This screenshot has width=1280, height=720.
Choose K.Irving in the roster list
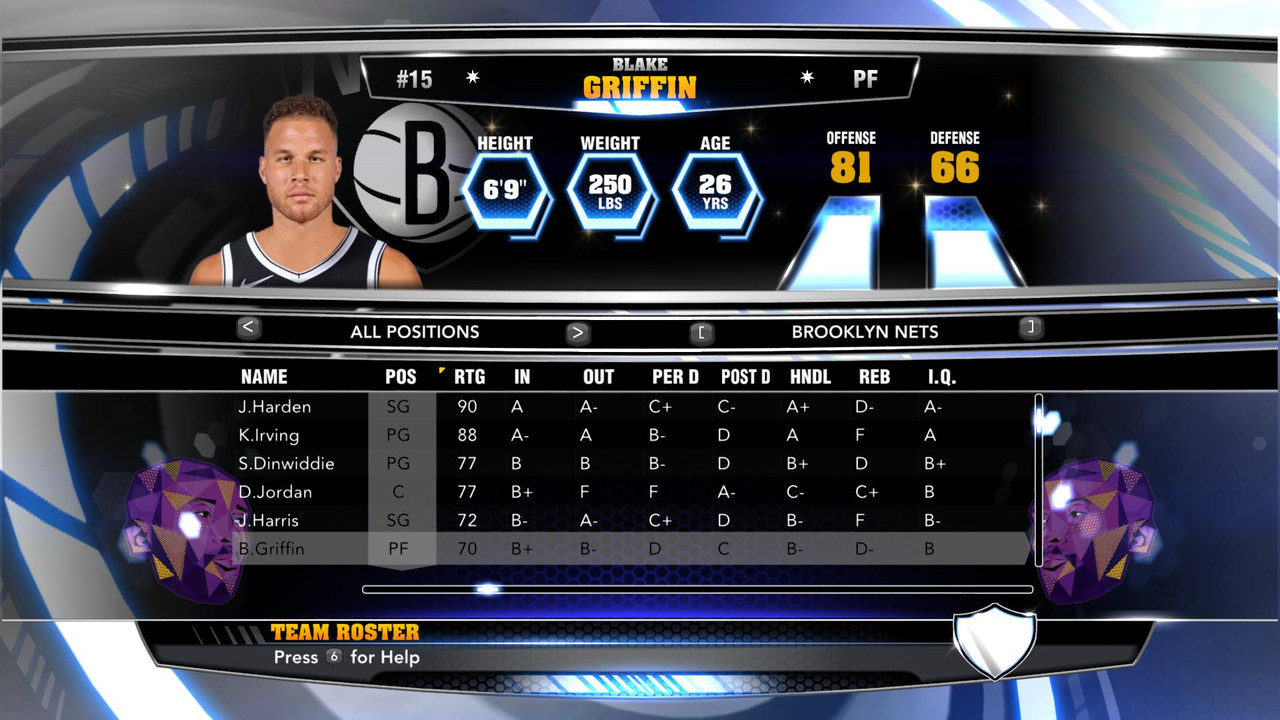(268, 435)
